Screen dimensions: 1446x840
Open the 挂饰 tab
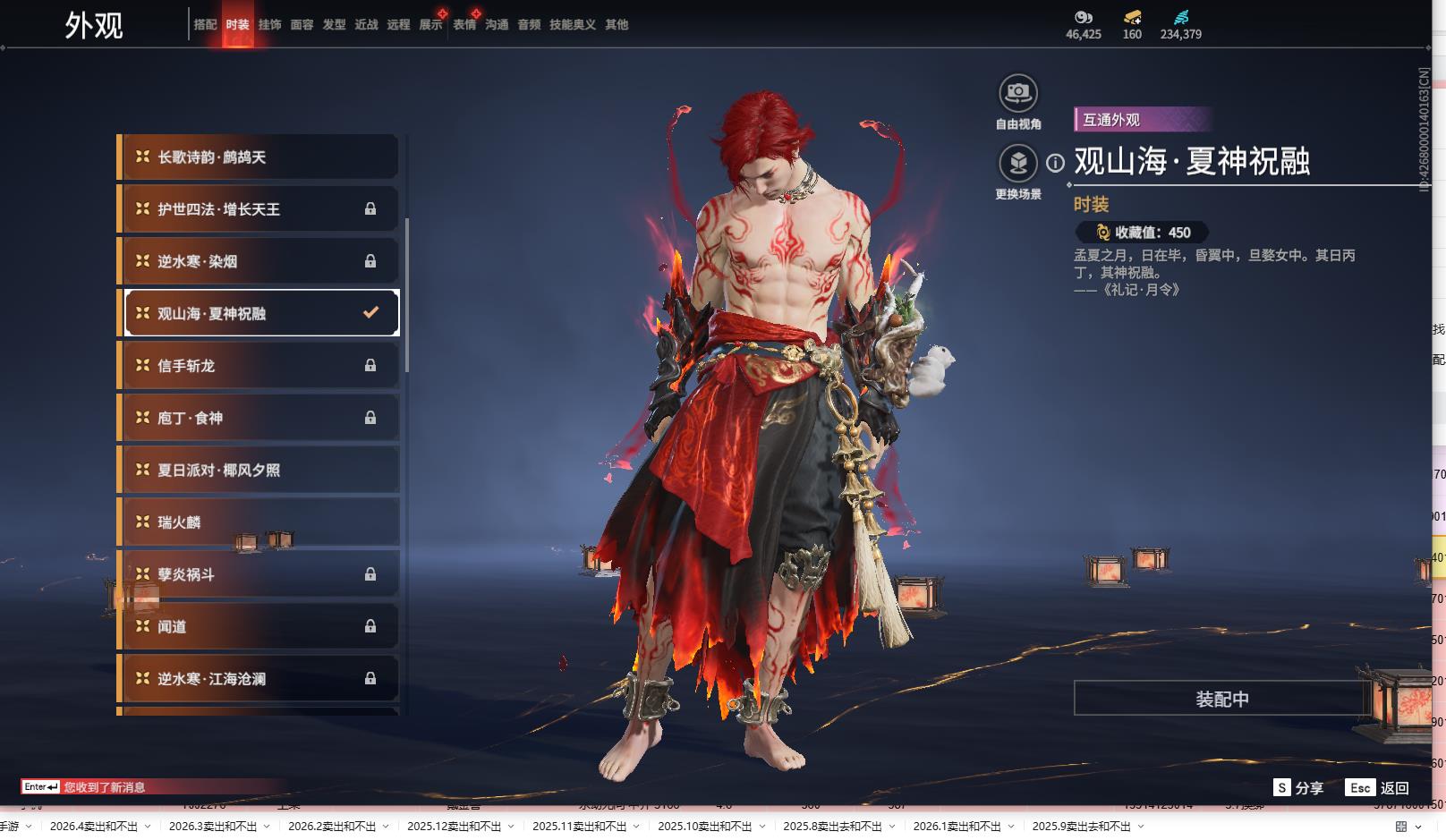[269, 24]
